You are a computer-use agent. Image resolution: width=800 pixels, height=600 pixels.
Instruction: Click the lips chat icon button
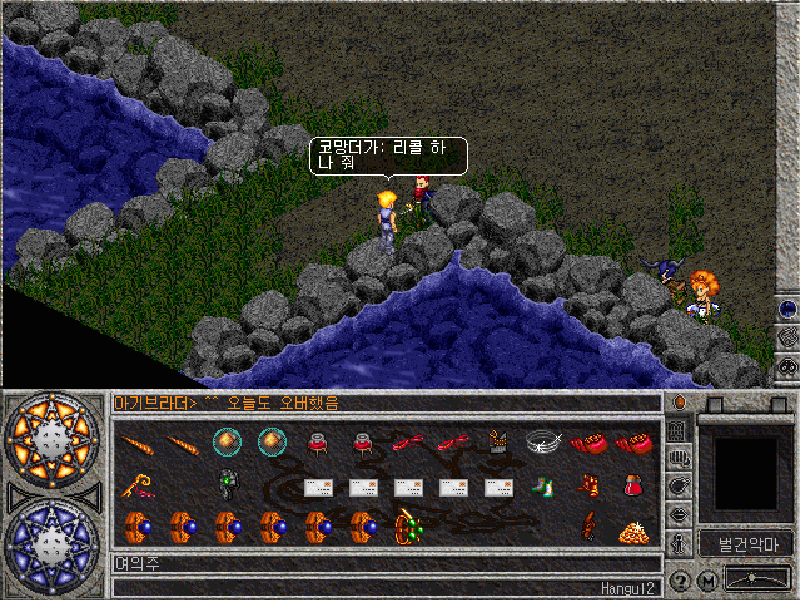point(679,515)
